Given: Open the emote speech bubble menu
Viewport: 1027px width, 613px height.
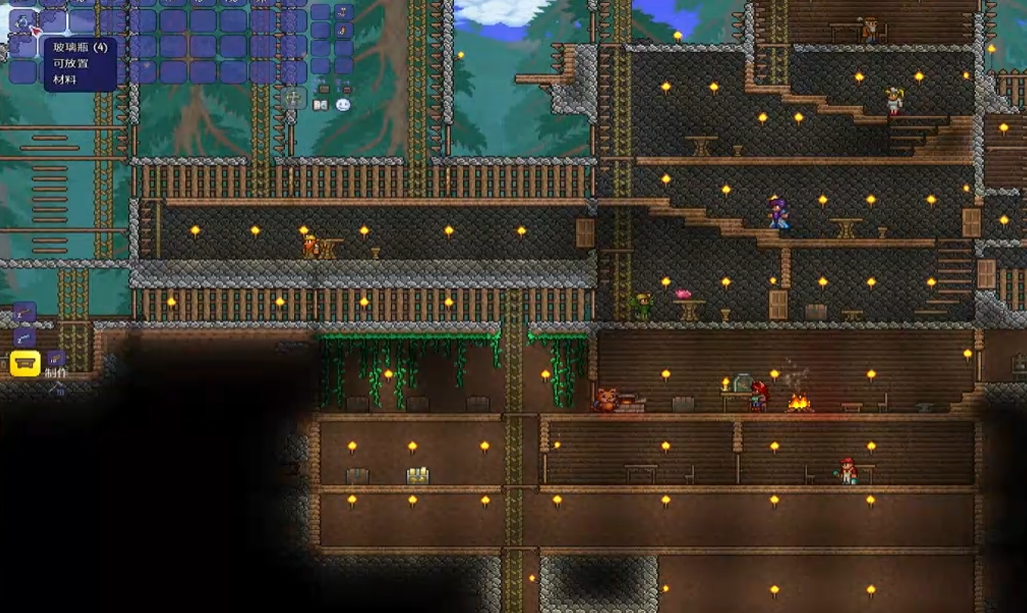Looking at the screenshot, I should coord(343,104).
